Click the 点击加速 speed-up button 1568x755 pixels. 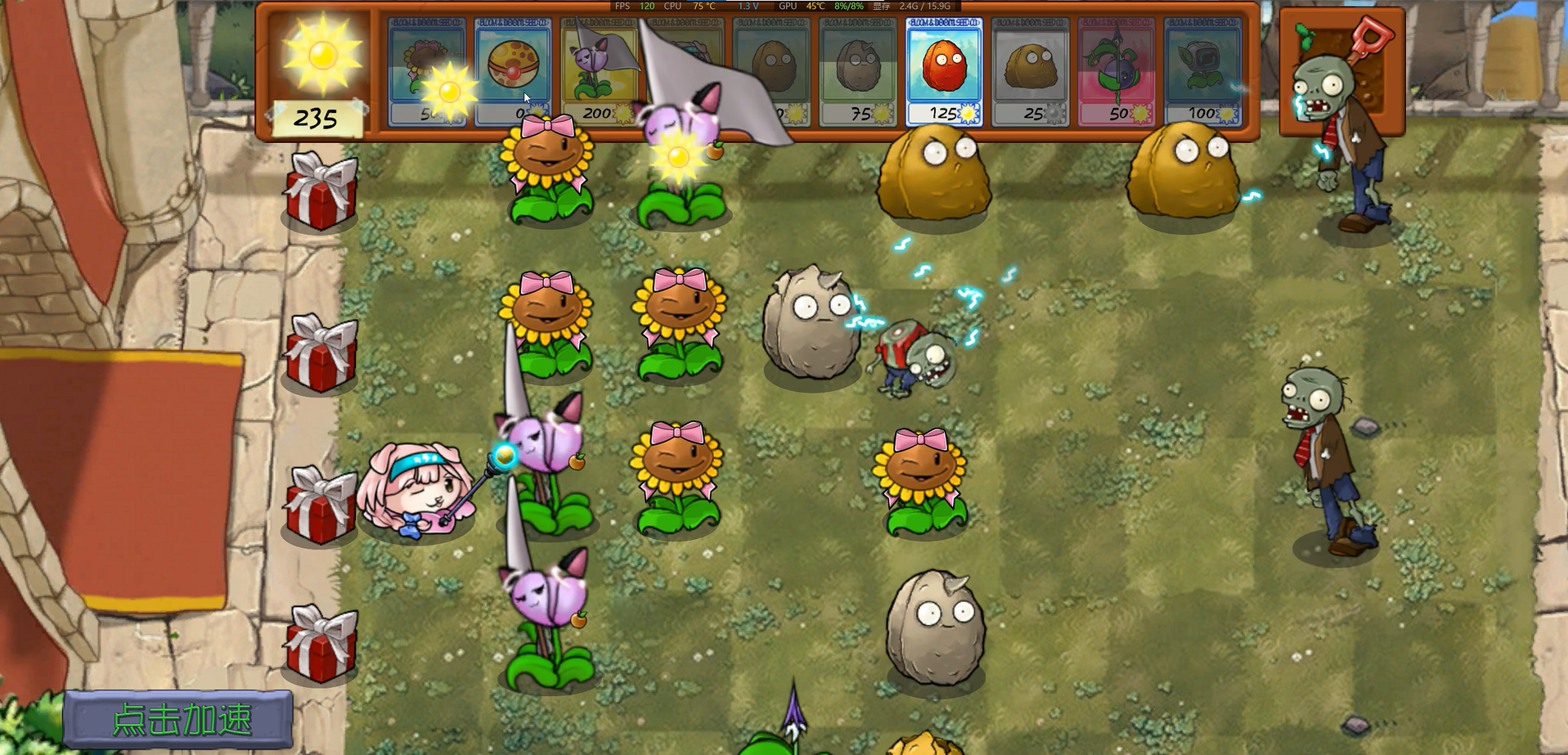click(179, 720)
